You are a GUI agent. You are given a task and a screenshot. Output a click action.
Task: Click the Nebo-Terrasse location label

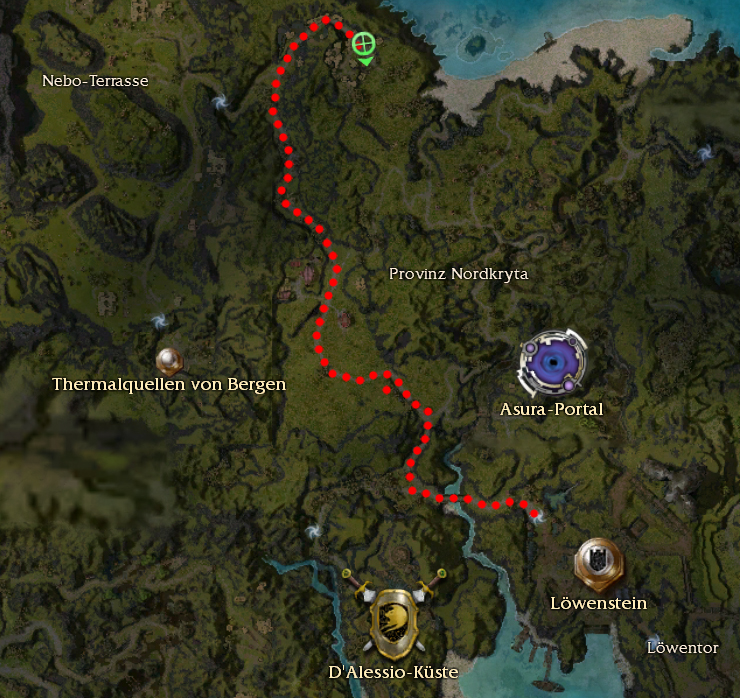coord(95,81)
